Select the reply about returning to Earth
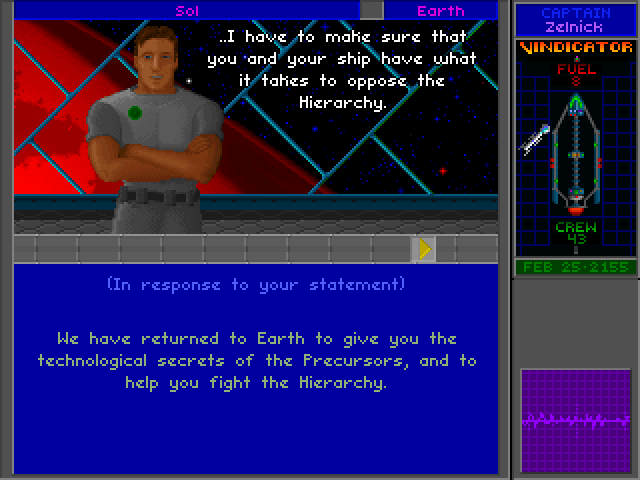Image resolution: width=640 pixels, height=480 pixels. (x=257, y=360)
